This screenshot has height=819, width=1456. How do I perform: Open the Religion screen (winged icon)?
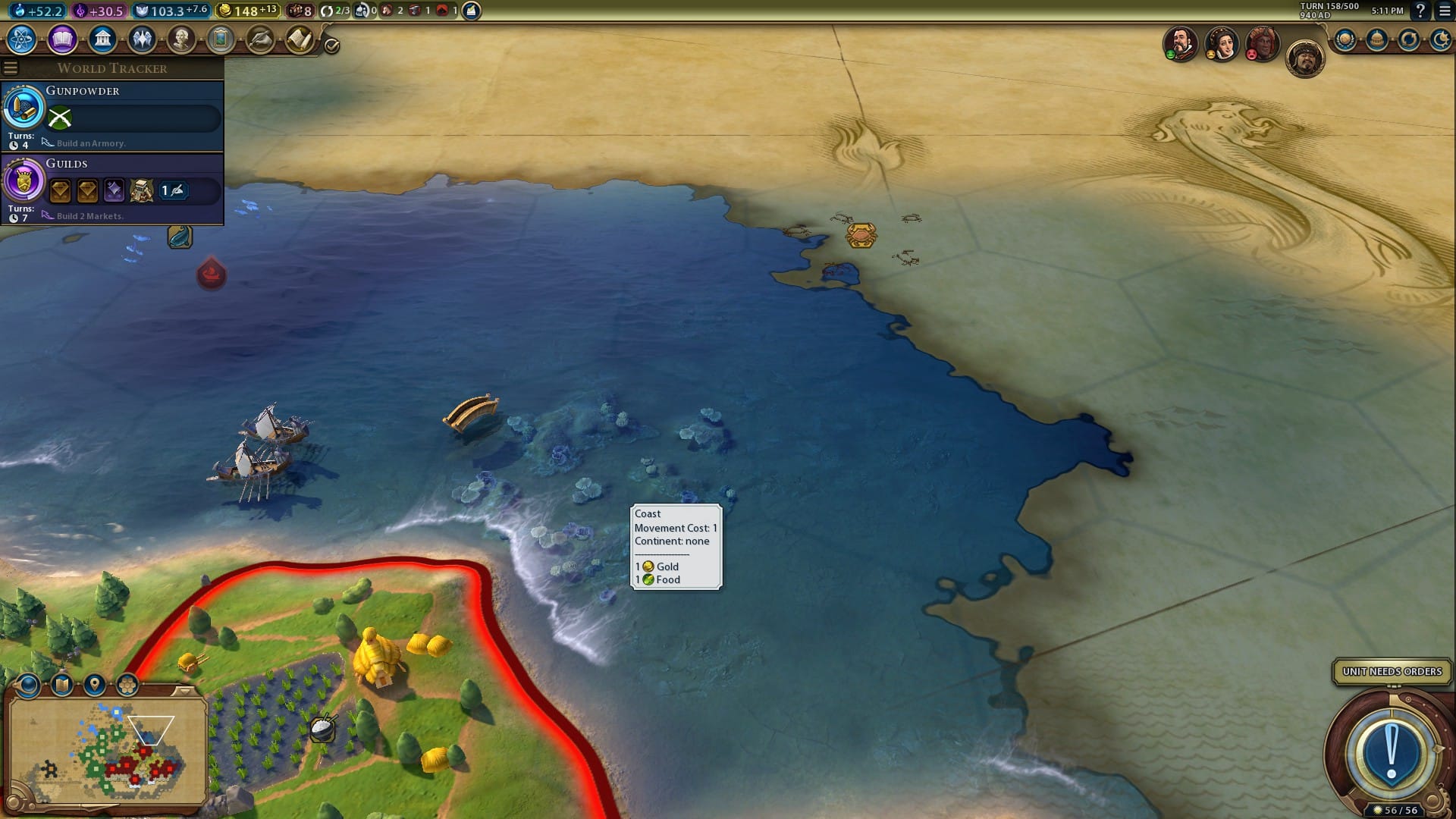[142, 39]
